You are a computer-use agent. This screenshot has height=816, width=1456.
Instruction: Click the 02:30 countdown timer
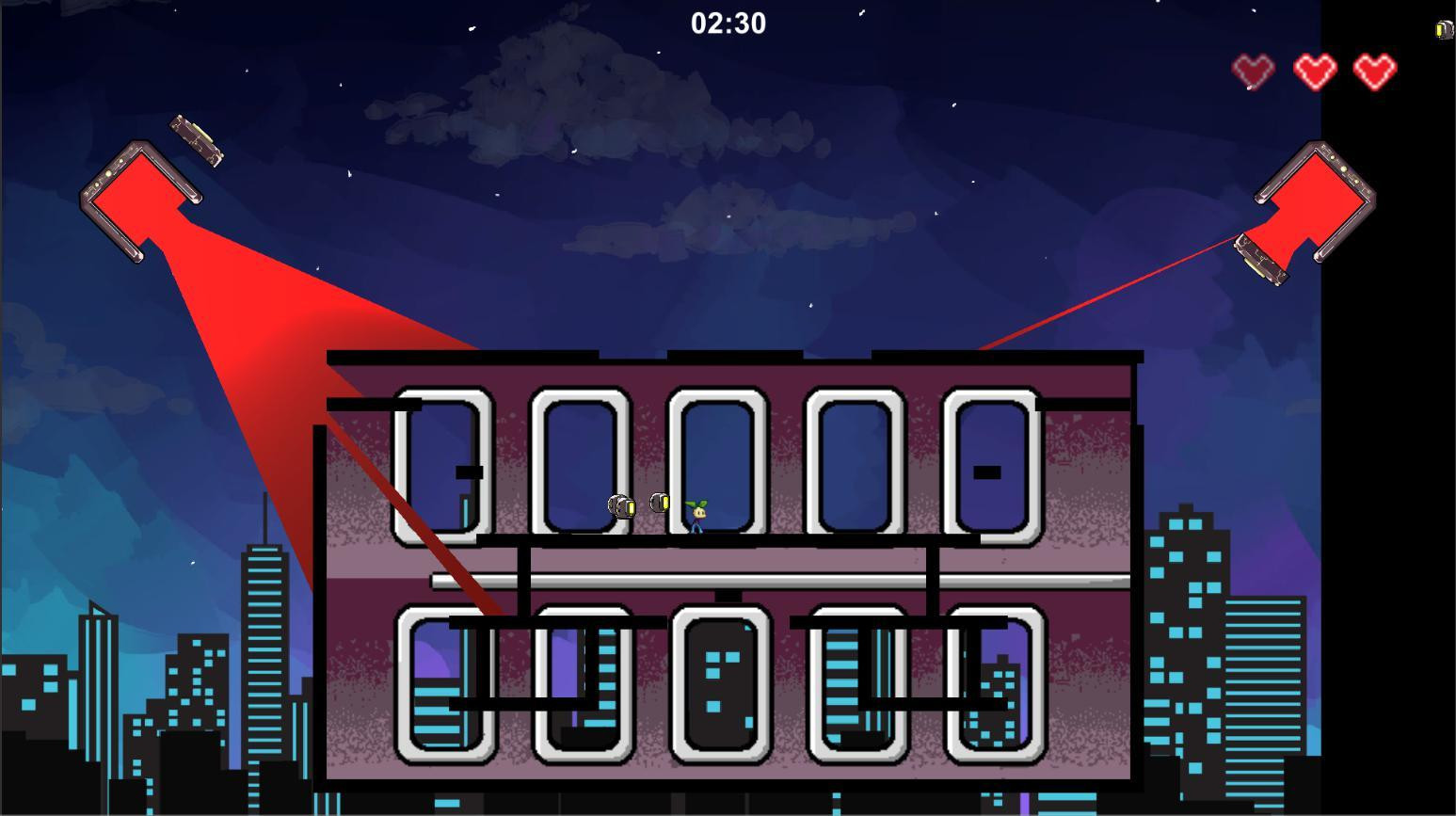point(728,23)
